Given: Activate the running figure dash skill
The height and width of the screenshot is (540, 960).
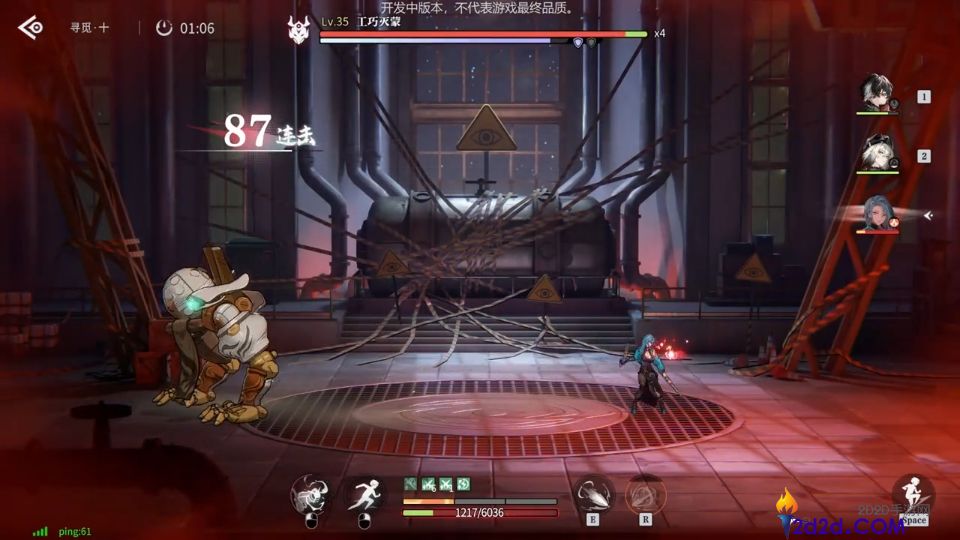Looking at the screenshot, I should point(363,494).
